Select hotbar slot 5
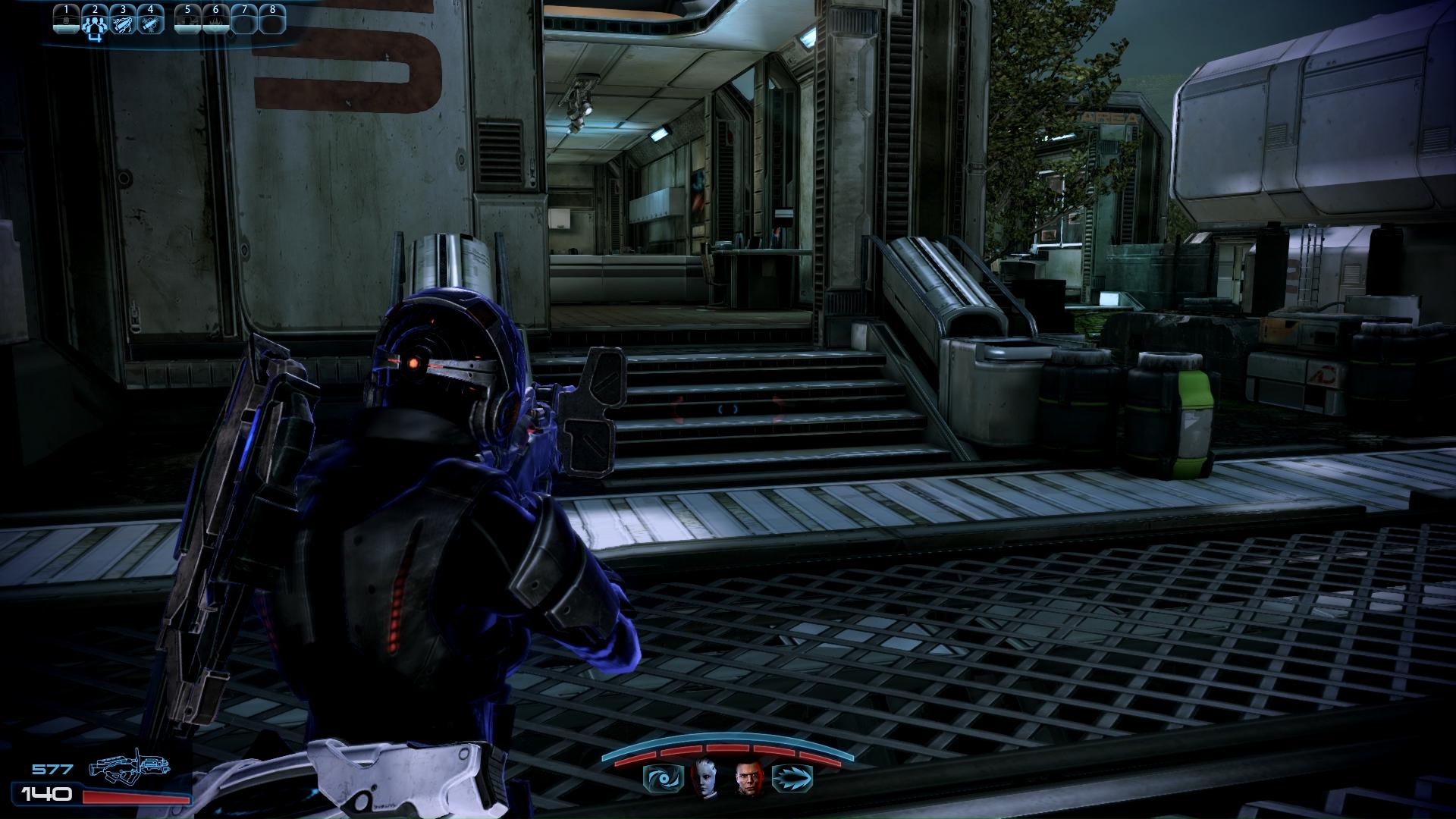 click(x=187, y=20)
